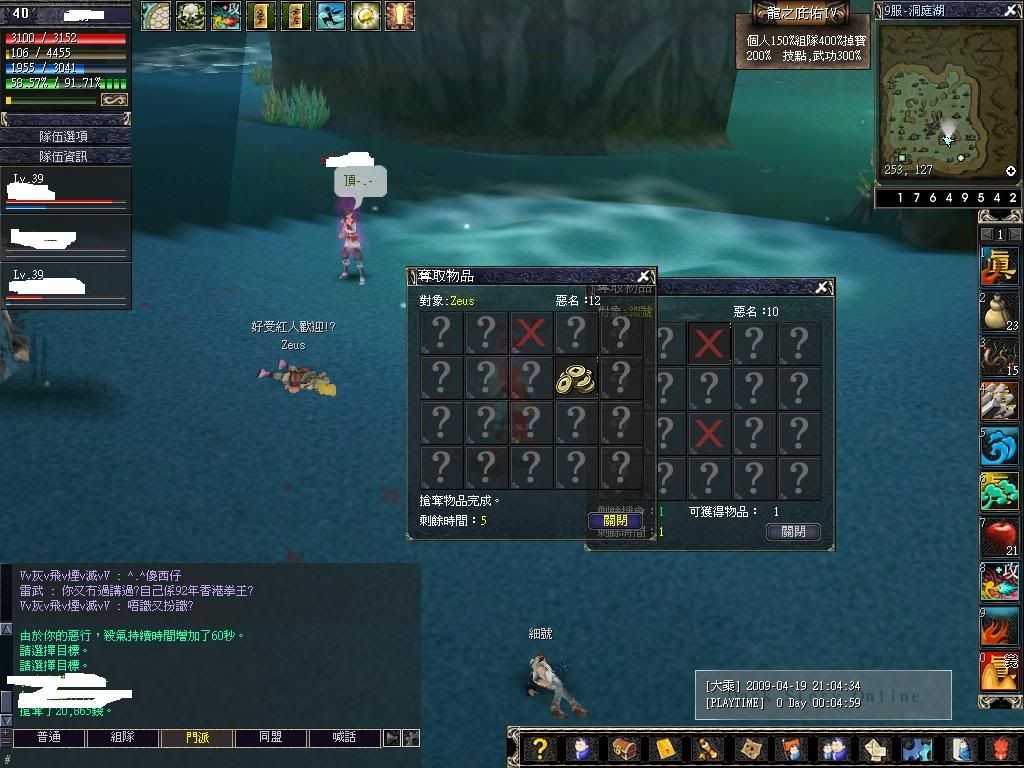Close the rear loot window via its X
This screenshot has height=768, width=1024.
(822, 288)
